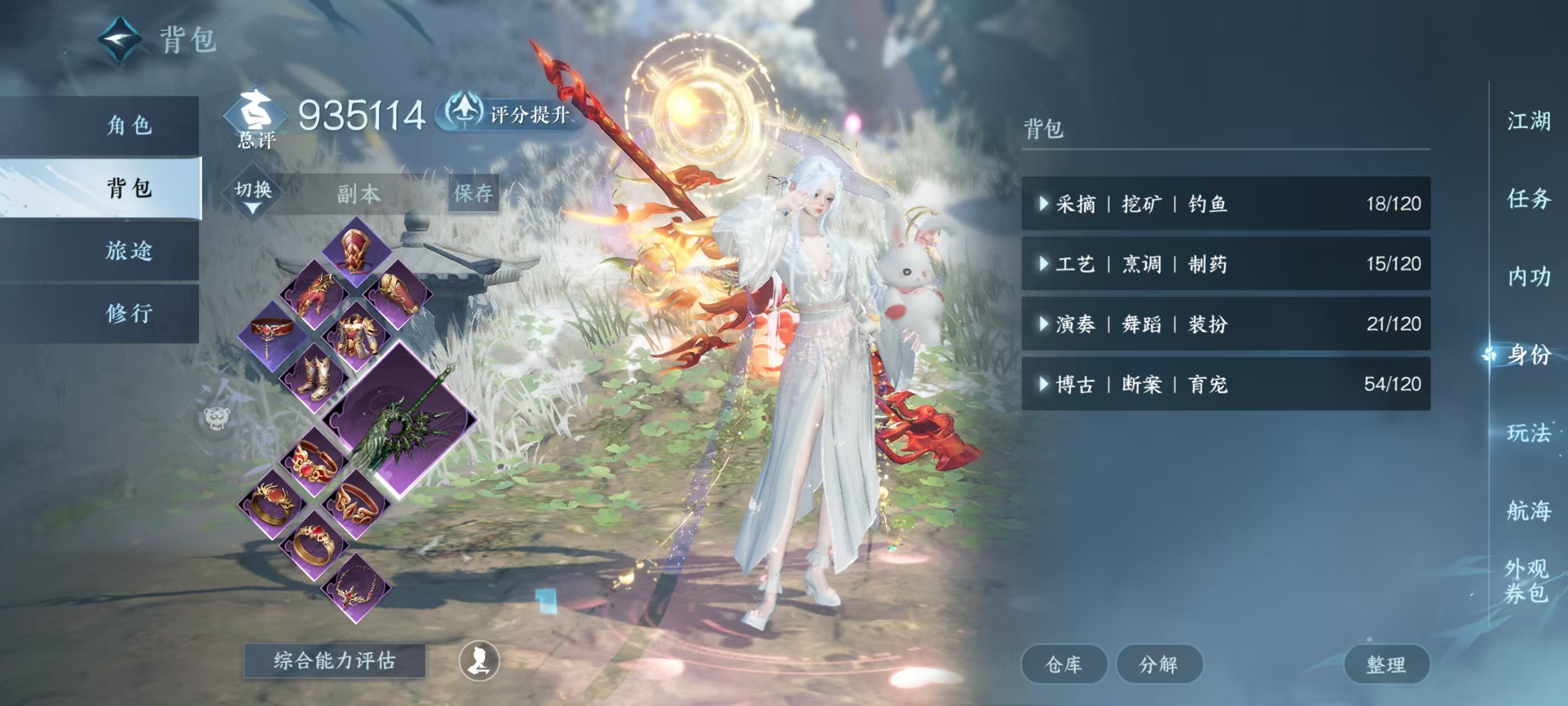Expand the 采摘 | 挖矿 | 钓鱼 category
Screen dimensions: 1568x706
pyautogui.click(x=1225, y=203)
